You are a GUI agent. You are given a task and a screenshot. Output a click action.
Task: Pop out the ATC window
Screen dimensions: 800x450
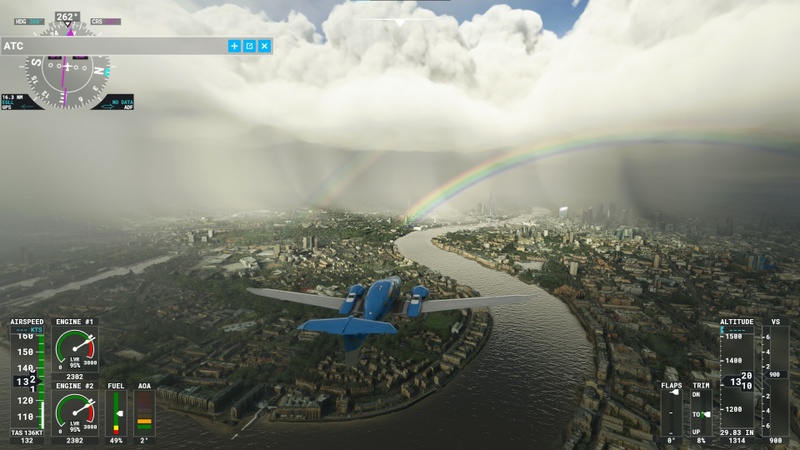pos(250,46)
